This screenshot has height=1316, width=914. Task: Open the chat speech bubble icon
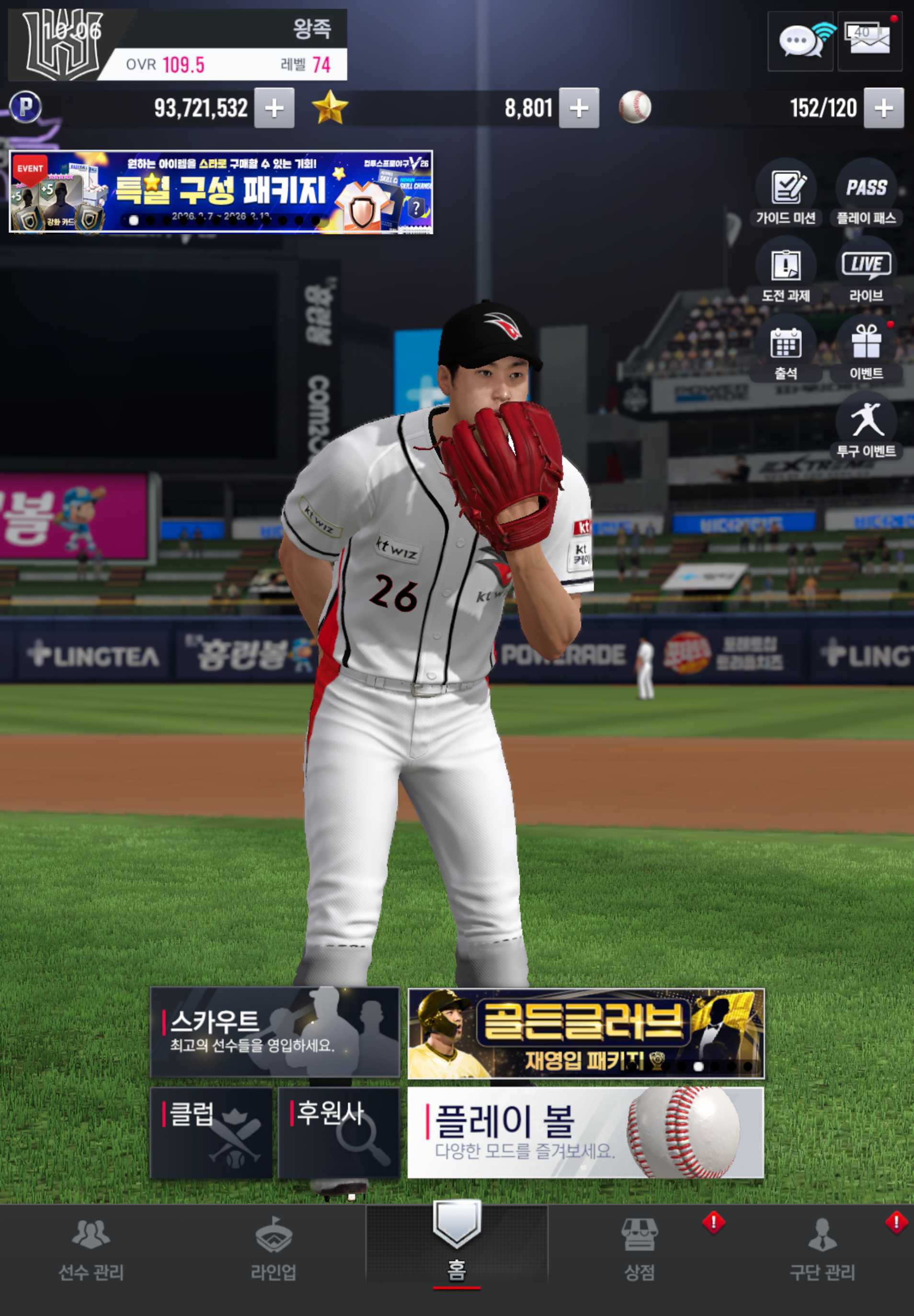point(800,41)
